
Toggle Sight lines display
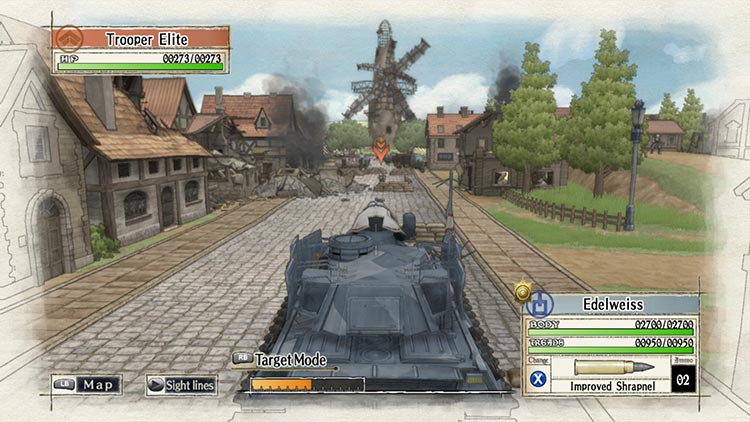click(x=181, y=385)
